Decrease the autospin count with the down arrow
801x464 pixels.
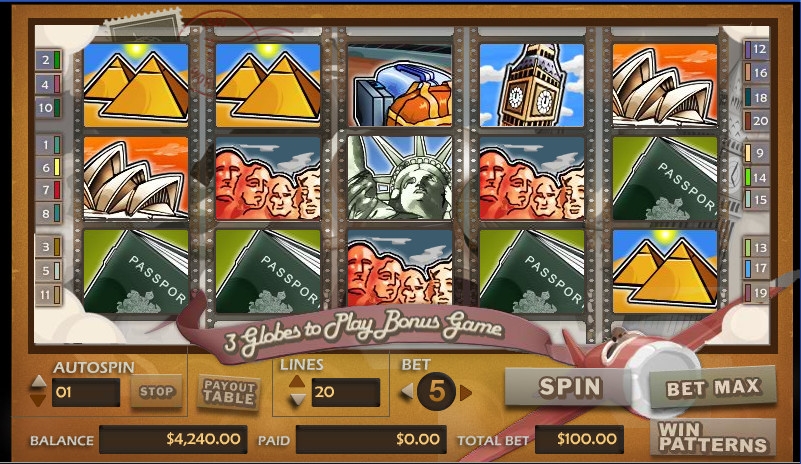click(38, 399)
